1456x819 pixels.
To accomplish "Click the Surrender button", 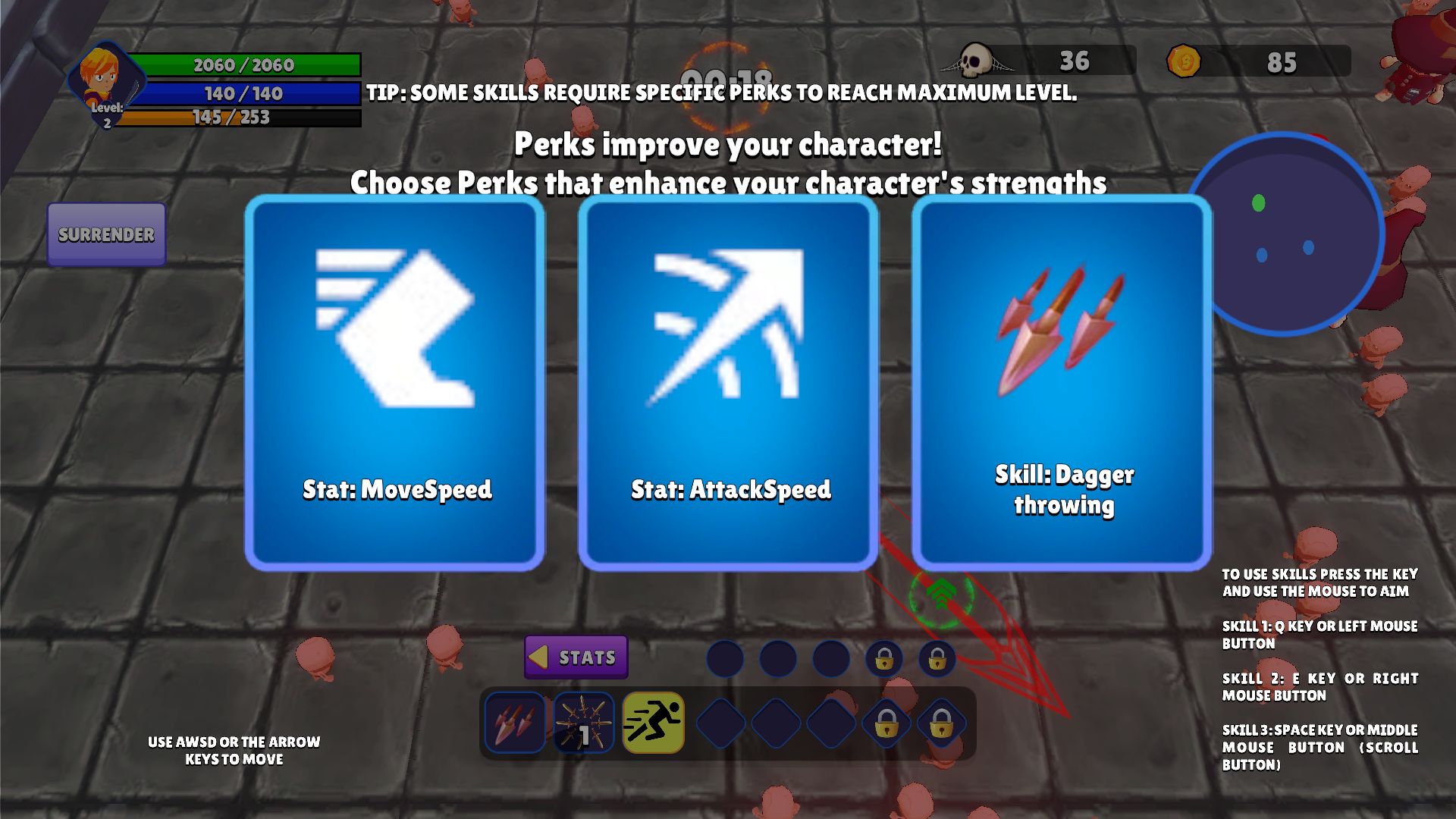I will click(x=106, y=234).
